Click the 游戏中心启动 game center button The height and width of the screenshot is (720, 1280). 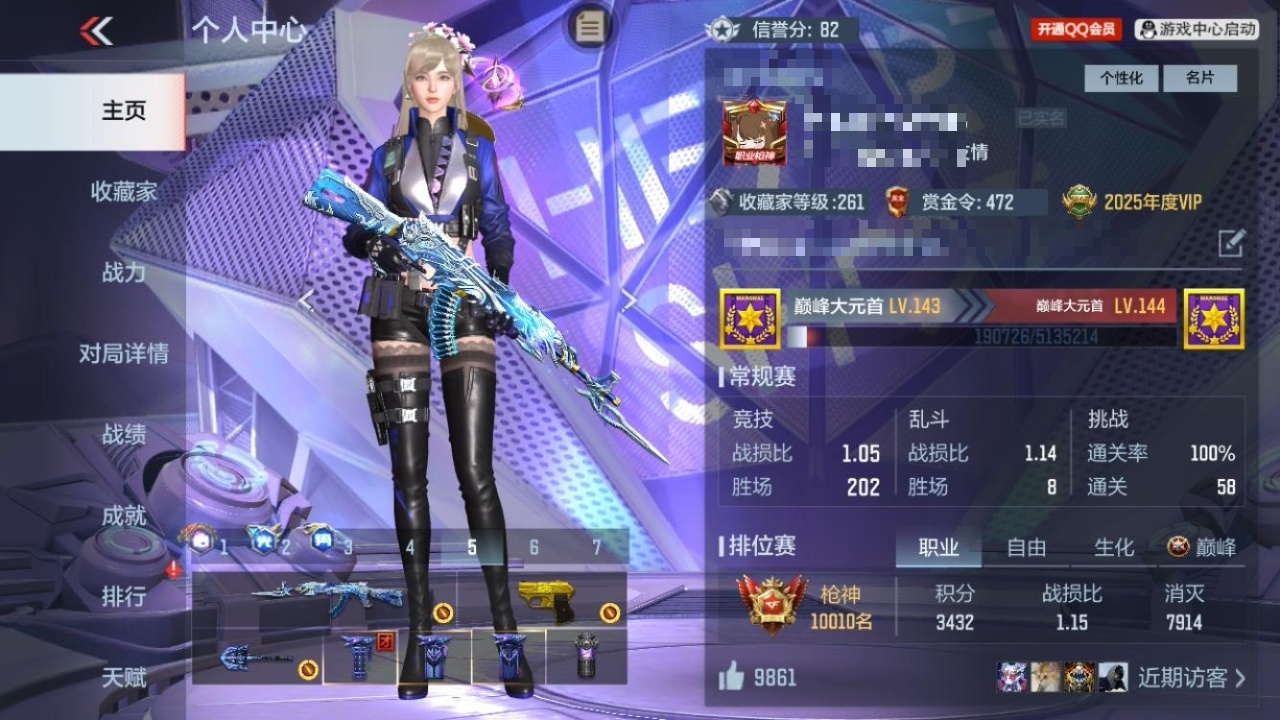tap(1197, 30)
